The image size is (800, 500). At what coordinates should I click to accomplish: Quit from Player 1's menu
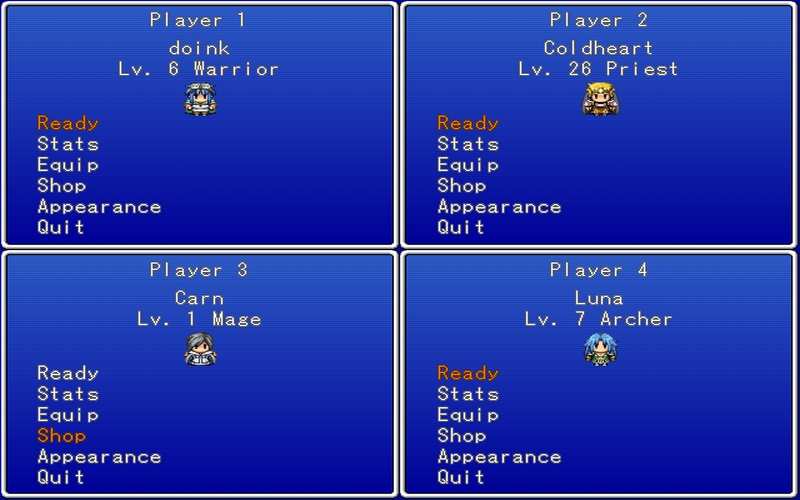click(61, 227)
